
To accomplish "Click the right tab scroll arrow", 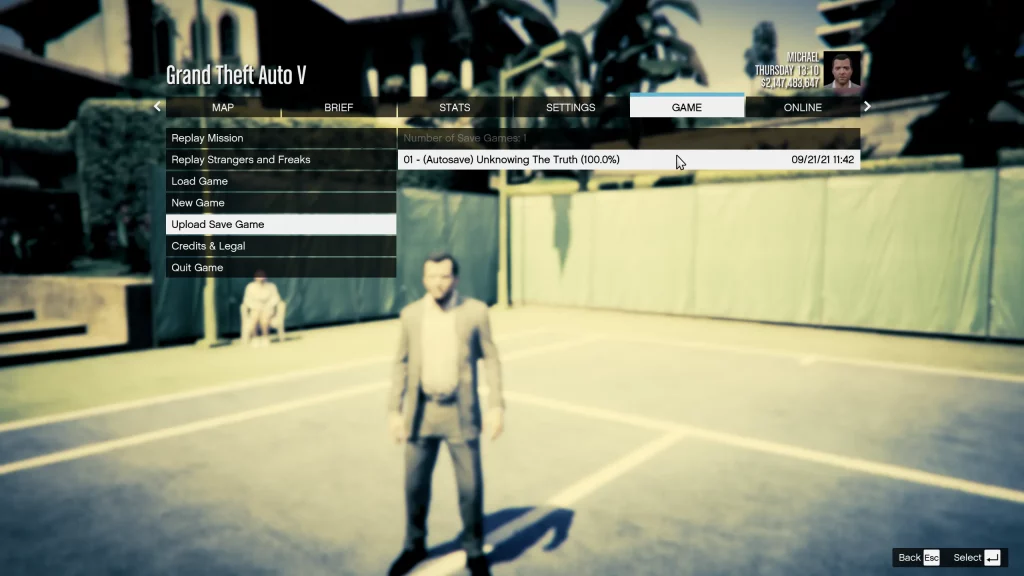I will 867,107.
